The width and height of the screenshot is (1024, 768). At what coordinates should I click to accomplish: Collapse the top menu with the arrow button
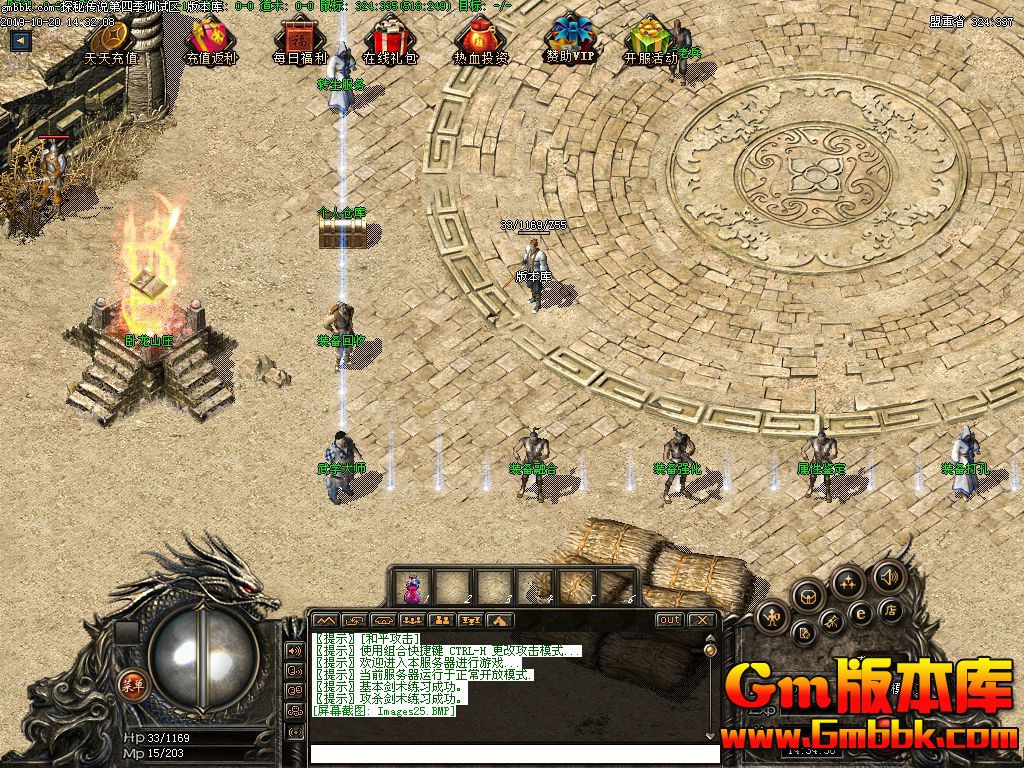pyautogui.click(x=20, y=41)
